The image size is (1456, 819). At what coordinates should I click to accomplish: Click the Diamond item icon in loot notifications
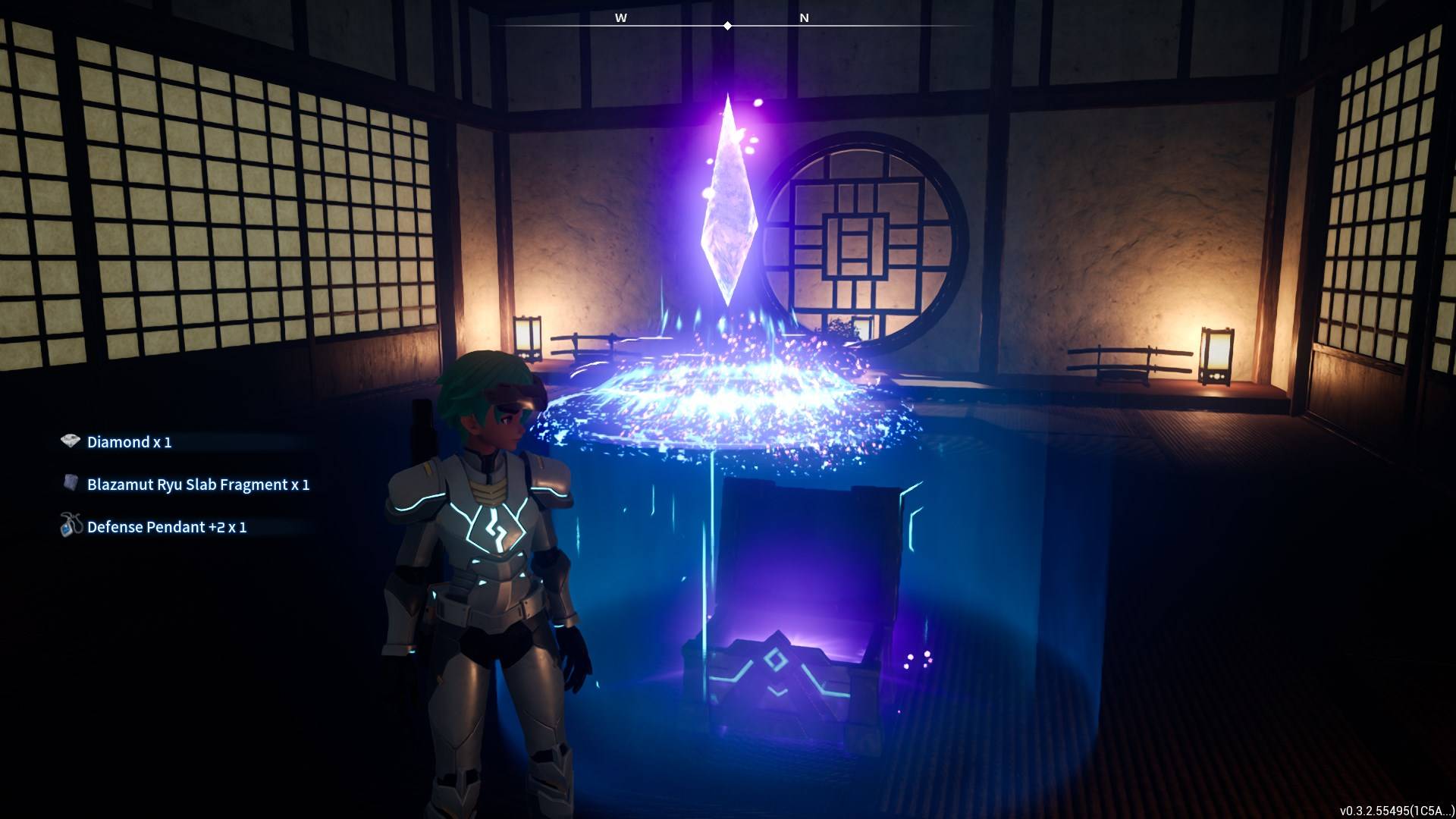click(x=69, y=441)
